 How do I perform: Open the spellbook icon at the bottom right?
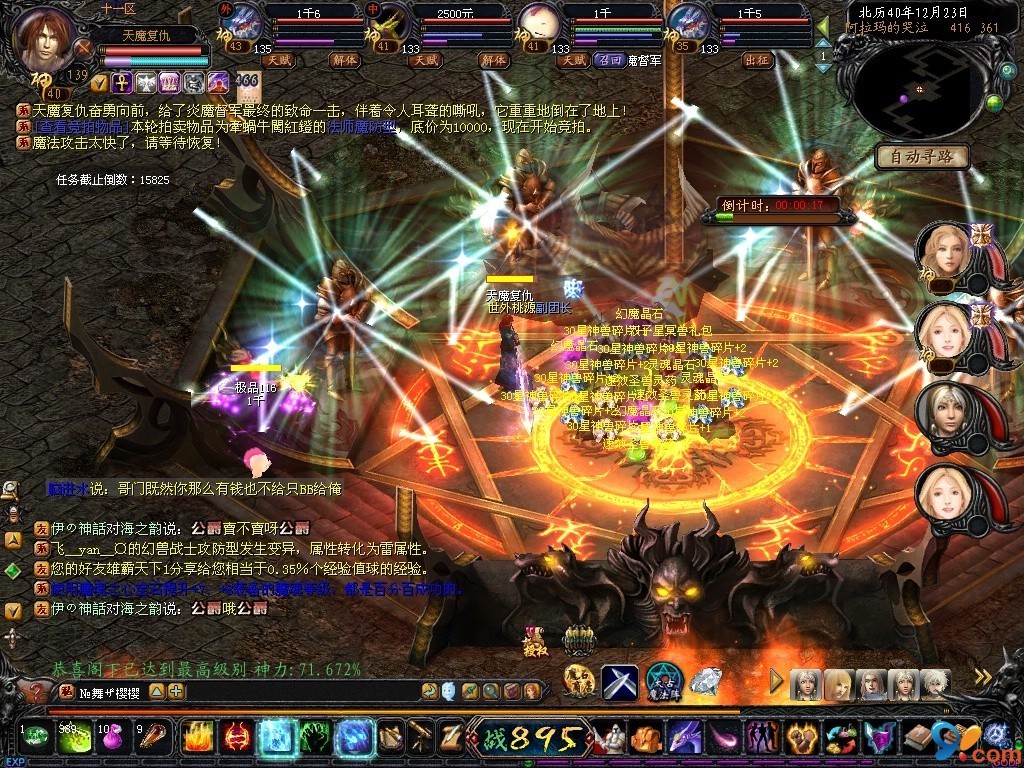point(917,738)
